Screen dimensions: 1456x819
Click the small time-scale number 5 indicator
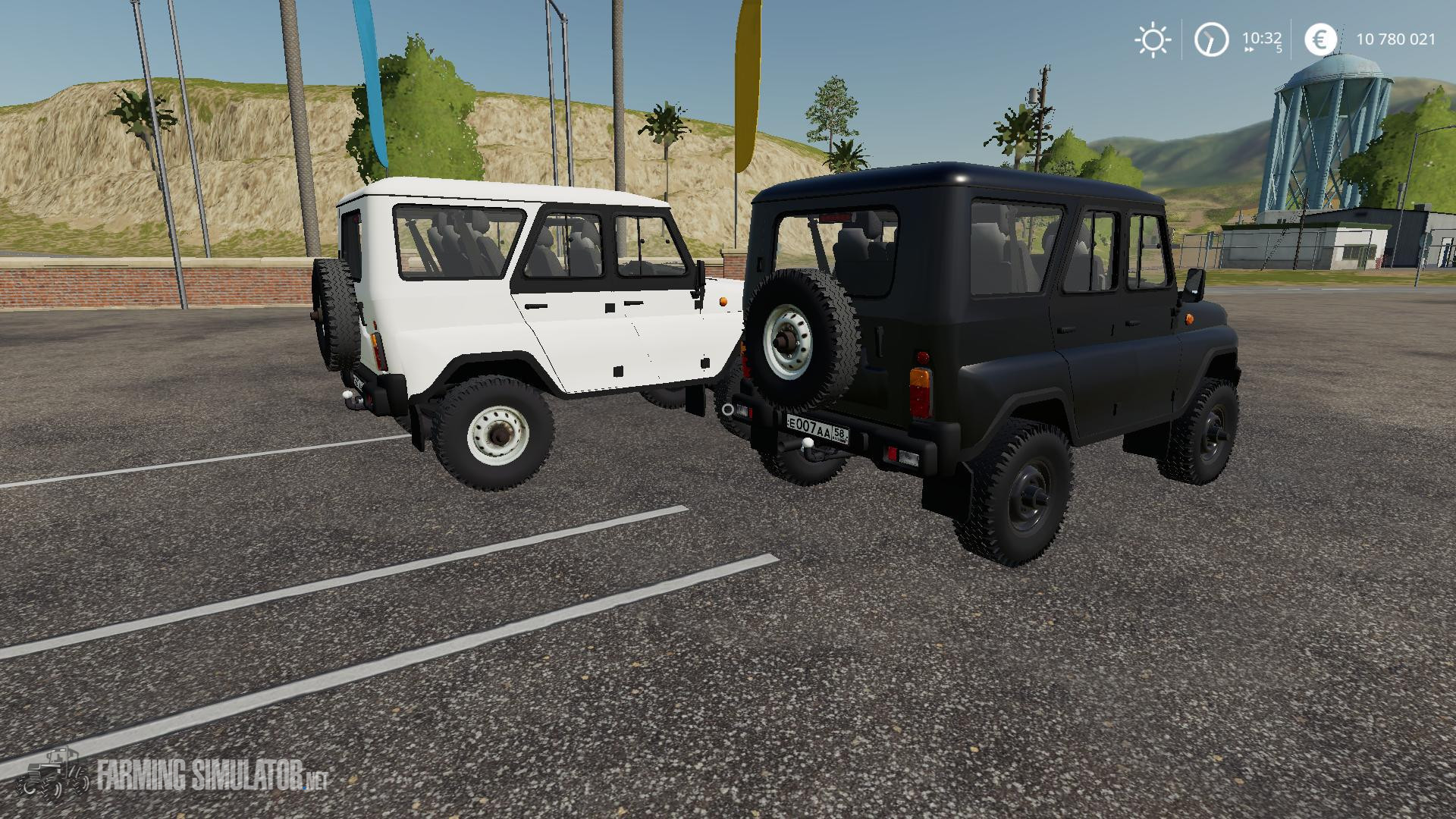click(1281, 49)
